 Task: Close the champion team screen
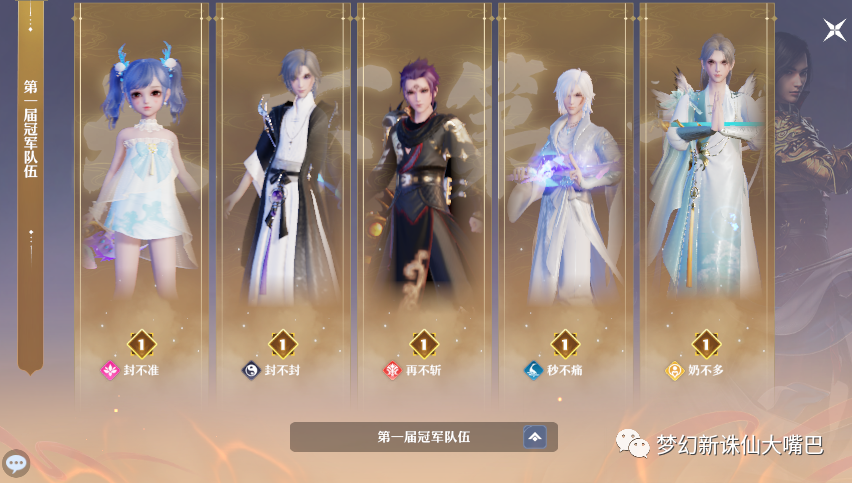tap(834, 30)
